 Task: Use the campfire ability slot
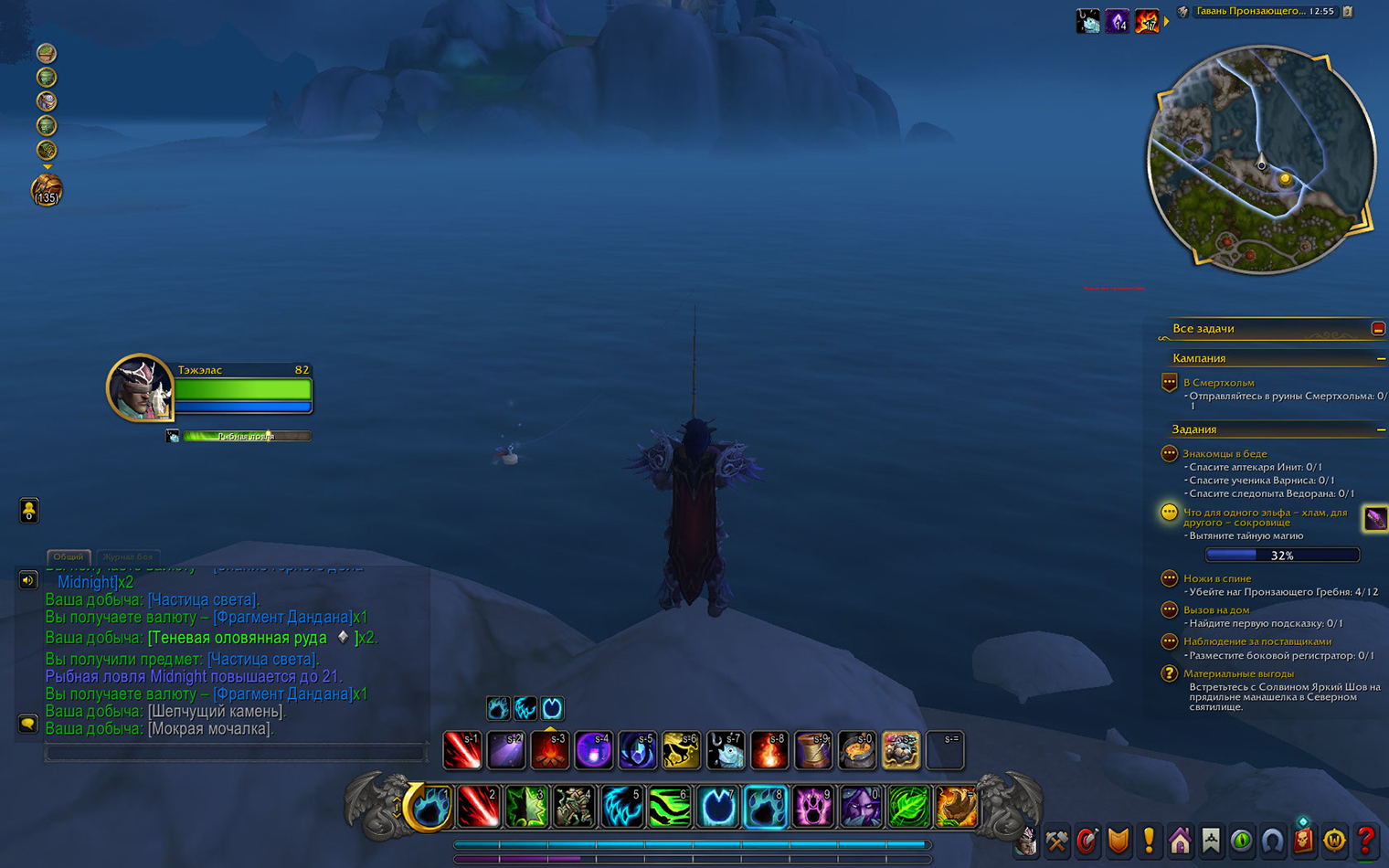coord(550,750)
